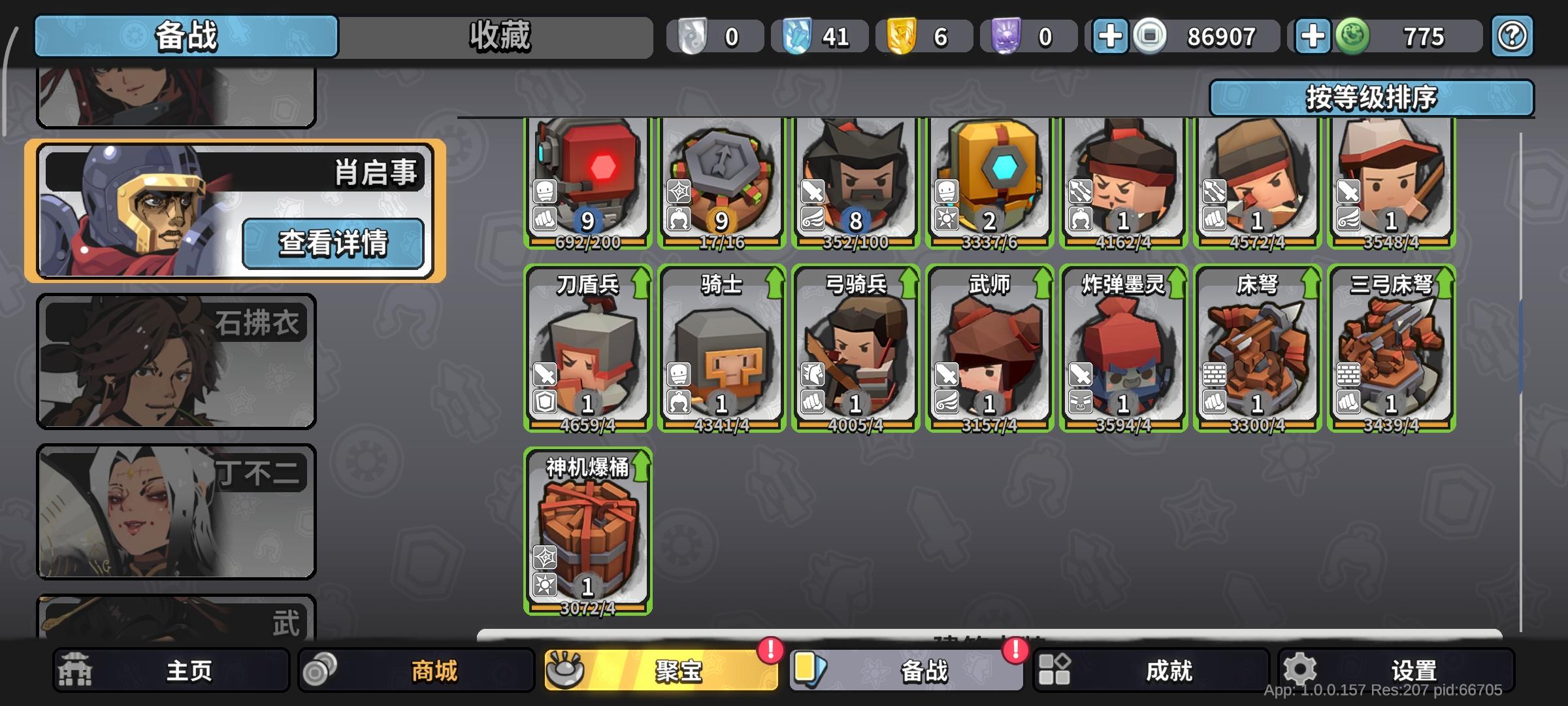Expand the plus next to green gem balance
The height and width of the screenshot is (706, 1568).
point(1314,37)
